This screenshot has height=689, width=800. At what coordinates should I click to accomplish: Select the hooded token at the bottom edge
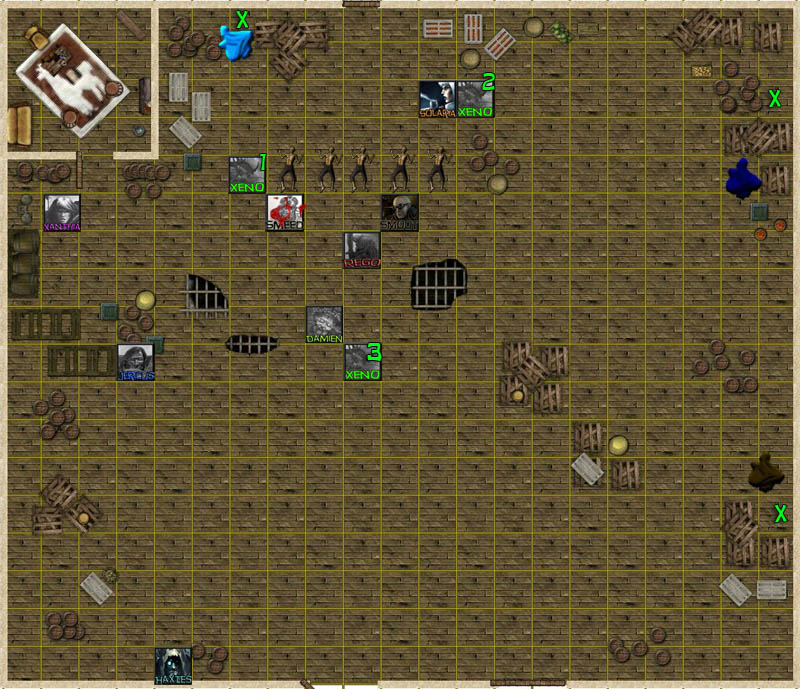tap(173, 666)
